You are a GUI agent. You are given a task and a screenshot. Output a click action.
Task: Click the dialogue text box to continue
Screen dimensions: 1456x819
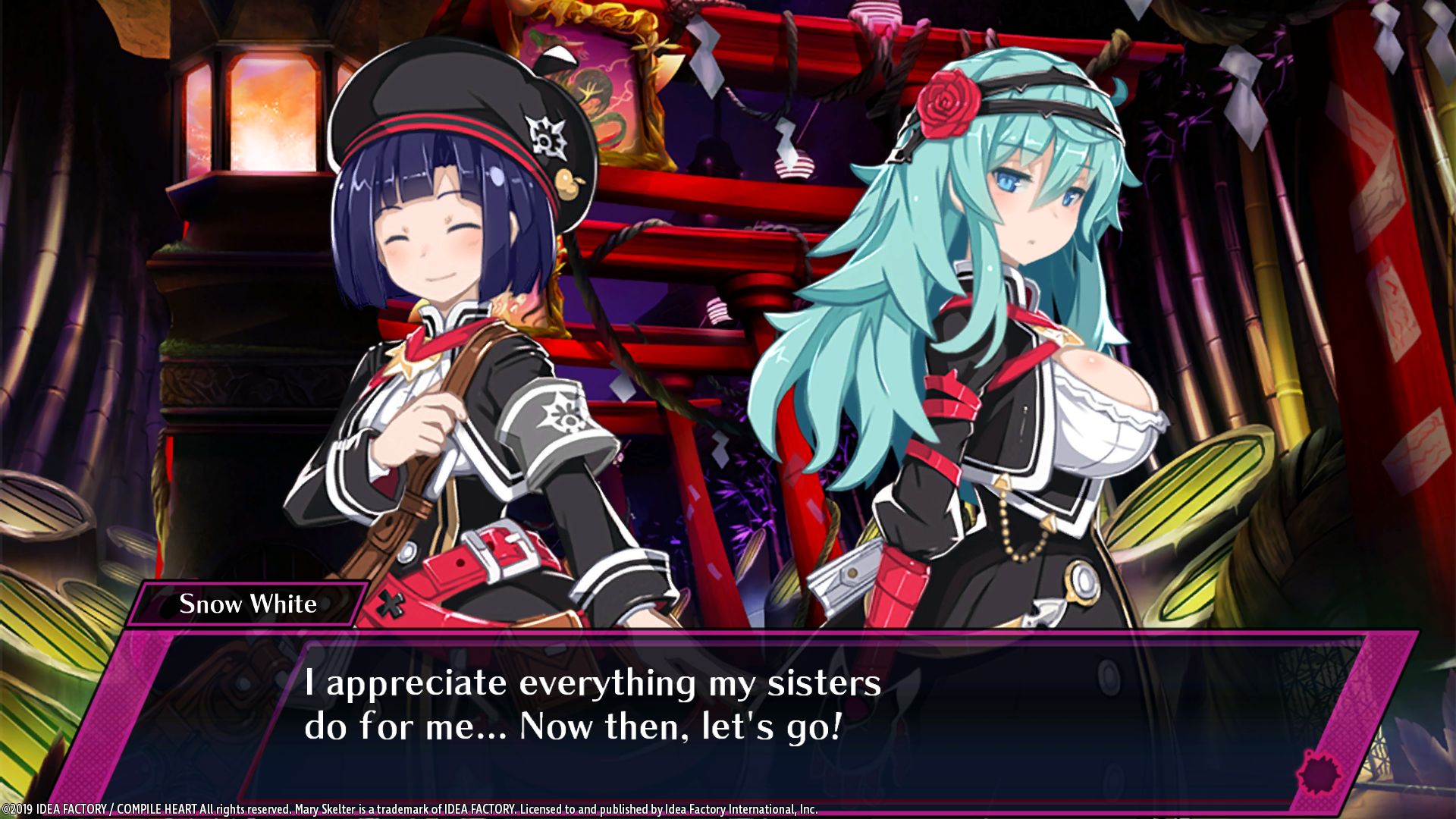[x=728, y=713]
